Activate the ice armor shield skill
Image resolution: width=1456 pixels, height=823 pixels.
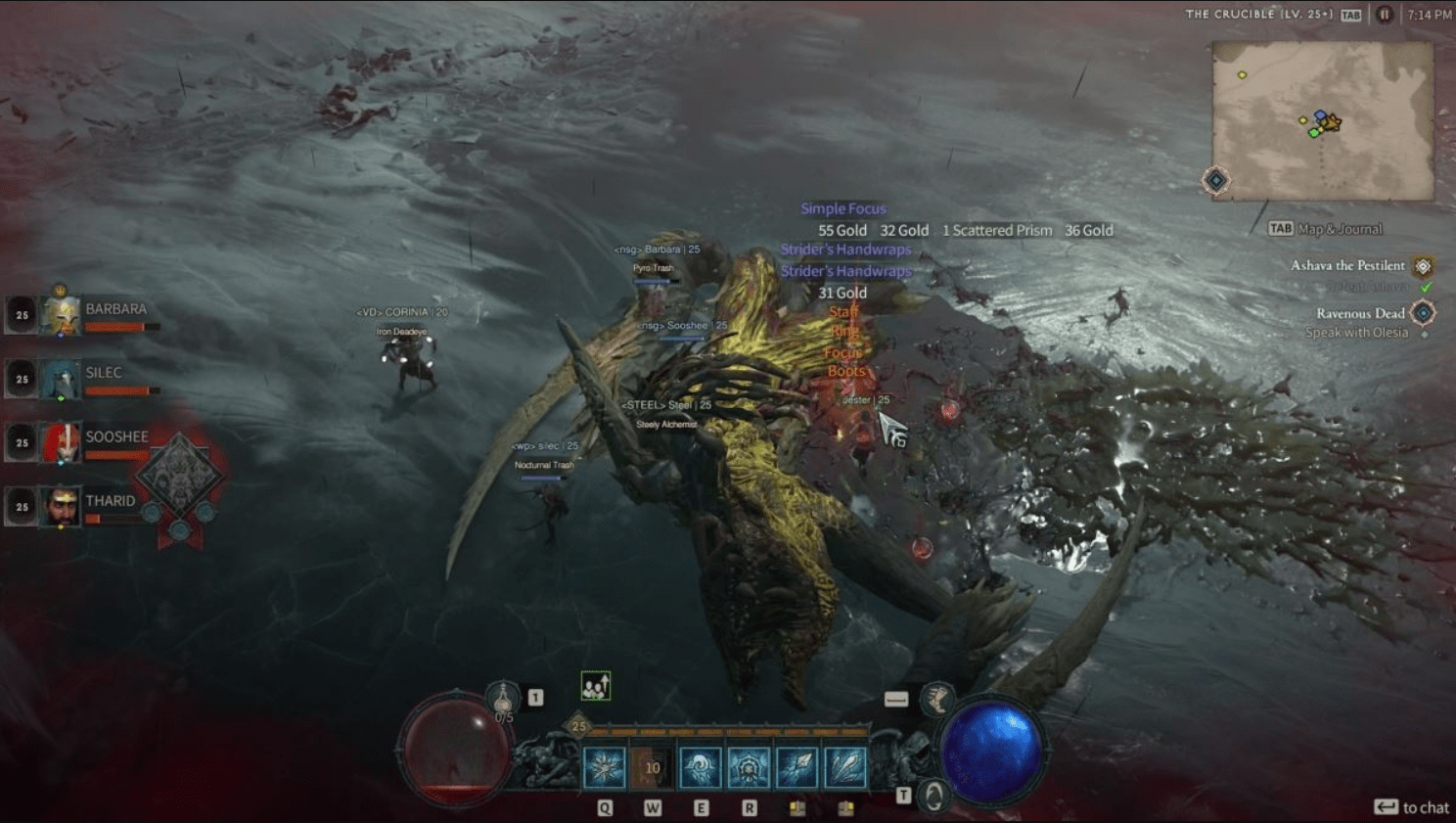click(749, 767)
